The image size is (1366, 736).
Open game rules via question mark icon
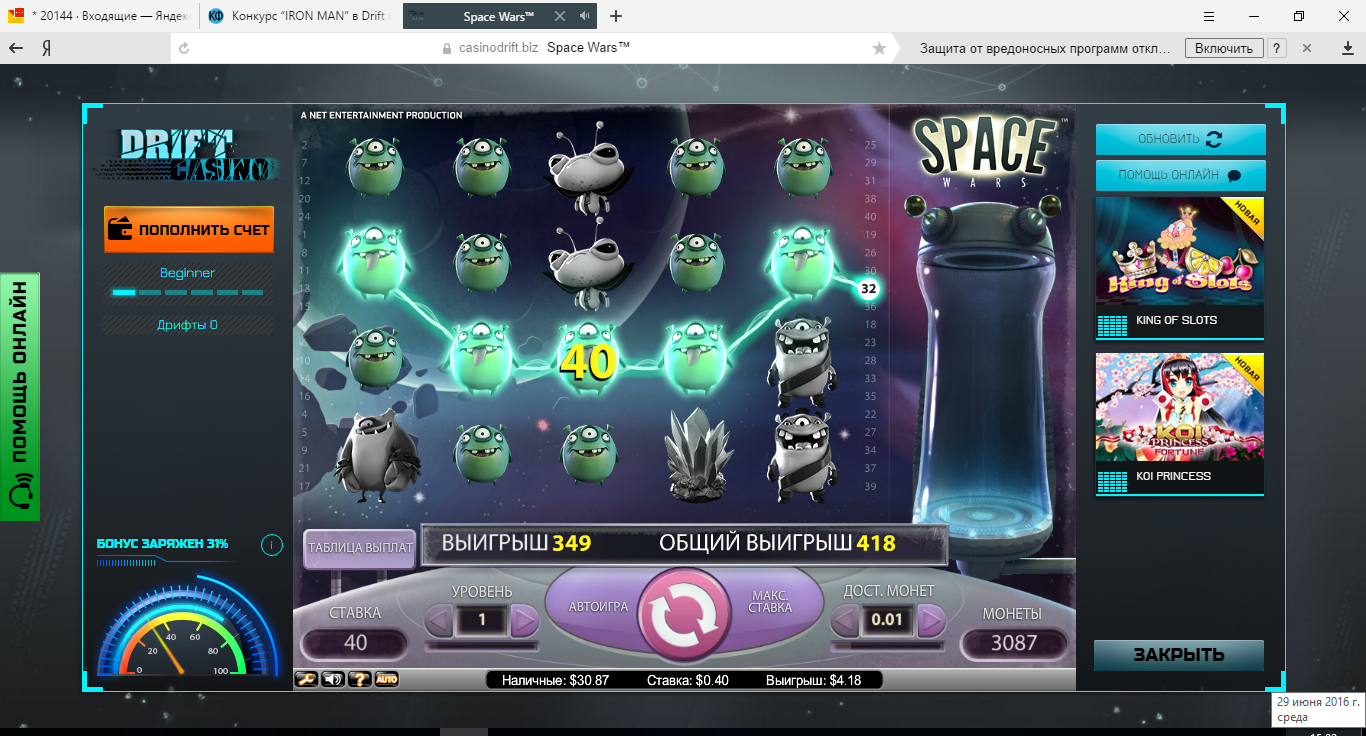(360, 680)
